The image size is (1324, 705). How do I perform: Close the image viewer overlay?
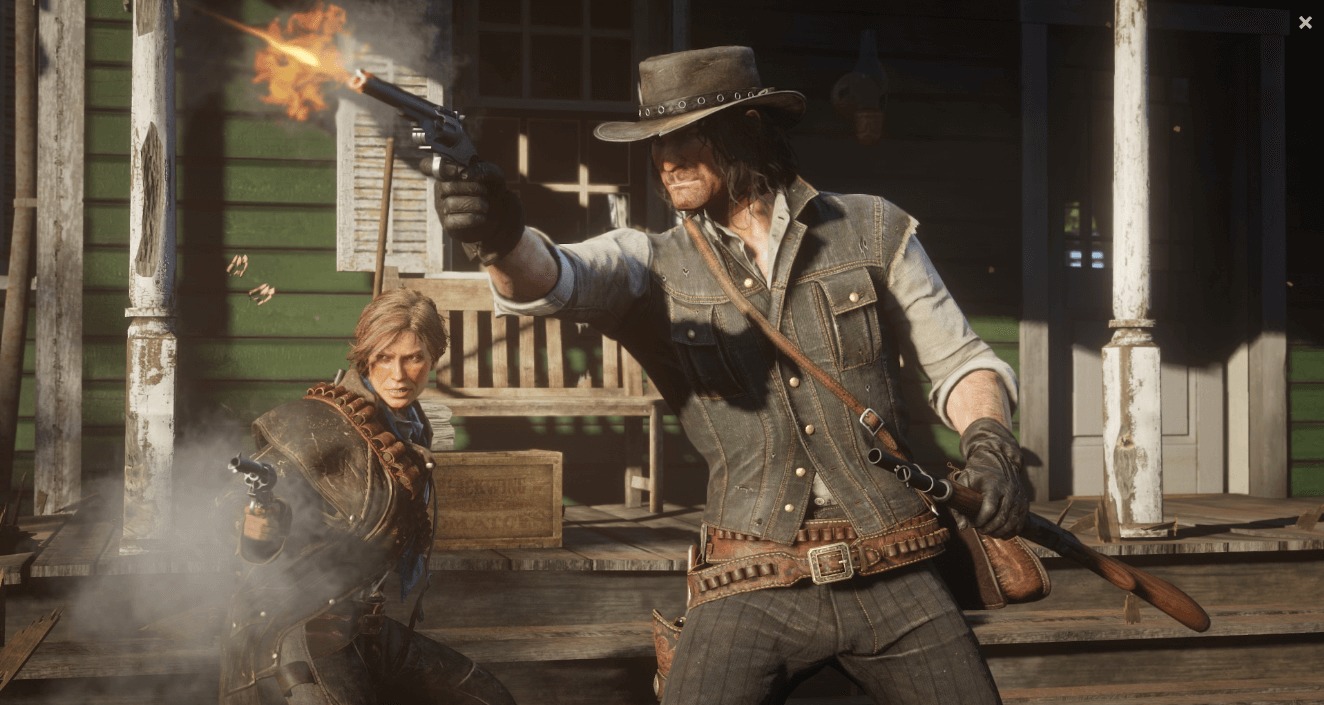pos(1304,22)
